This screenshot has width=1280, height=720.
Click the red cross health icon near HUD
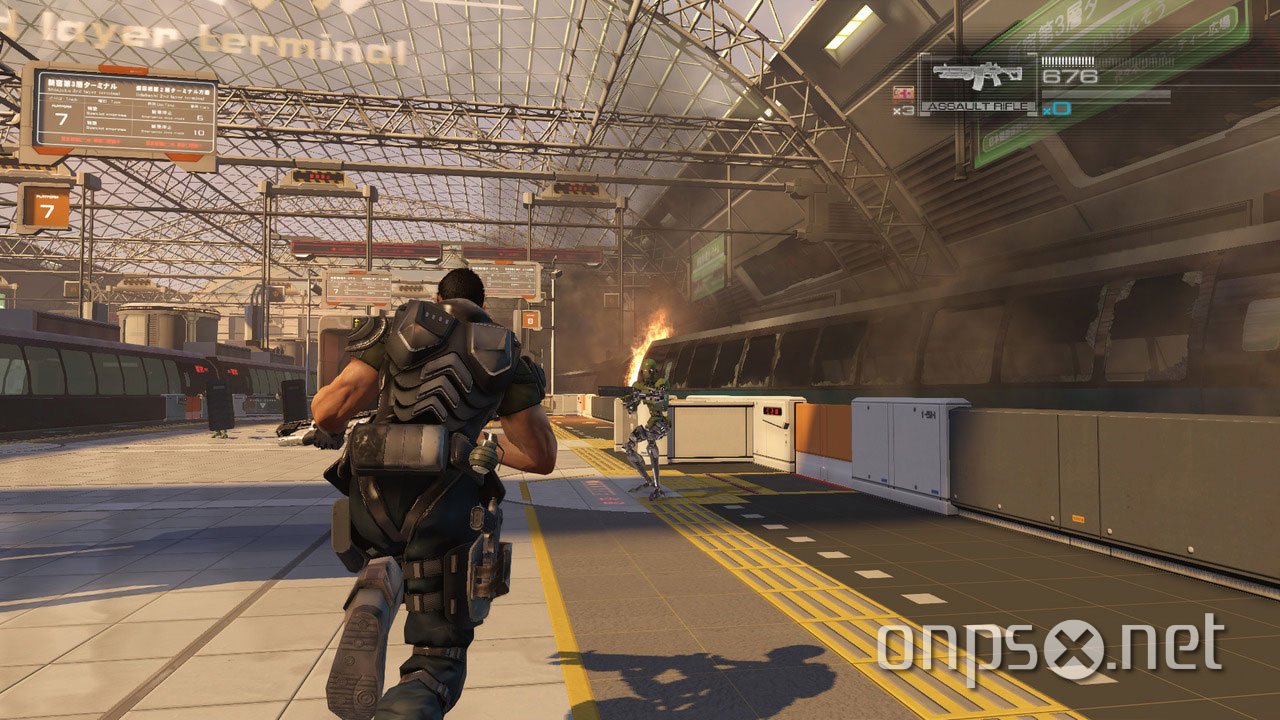[905, 92]
